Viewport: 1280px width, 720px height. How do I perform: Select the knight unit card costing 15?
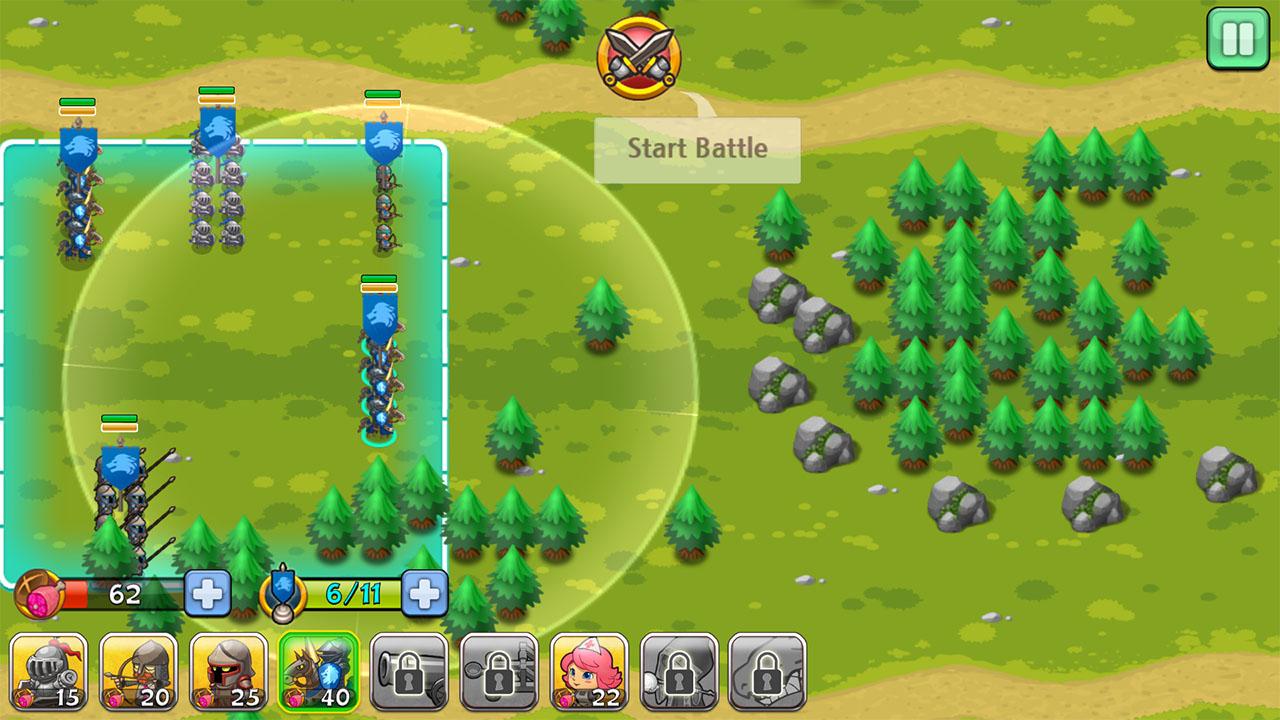(x=48, y=671)
